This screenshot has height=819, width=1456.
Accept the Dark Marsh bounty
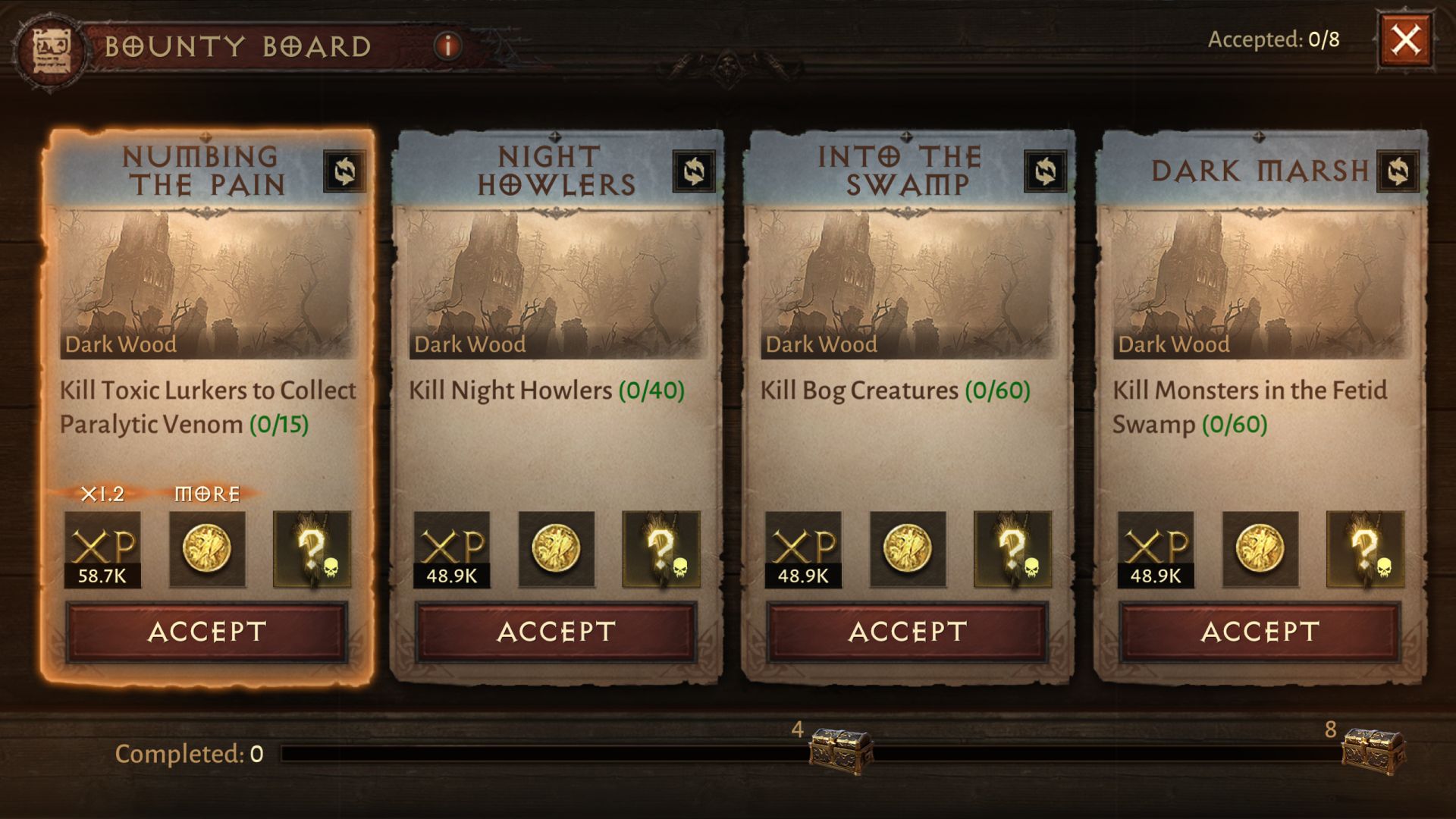[x=1260, y=632]
